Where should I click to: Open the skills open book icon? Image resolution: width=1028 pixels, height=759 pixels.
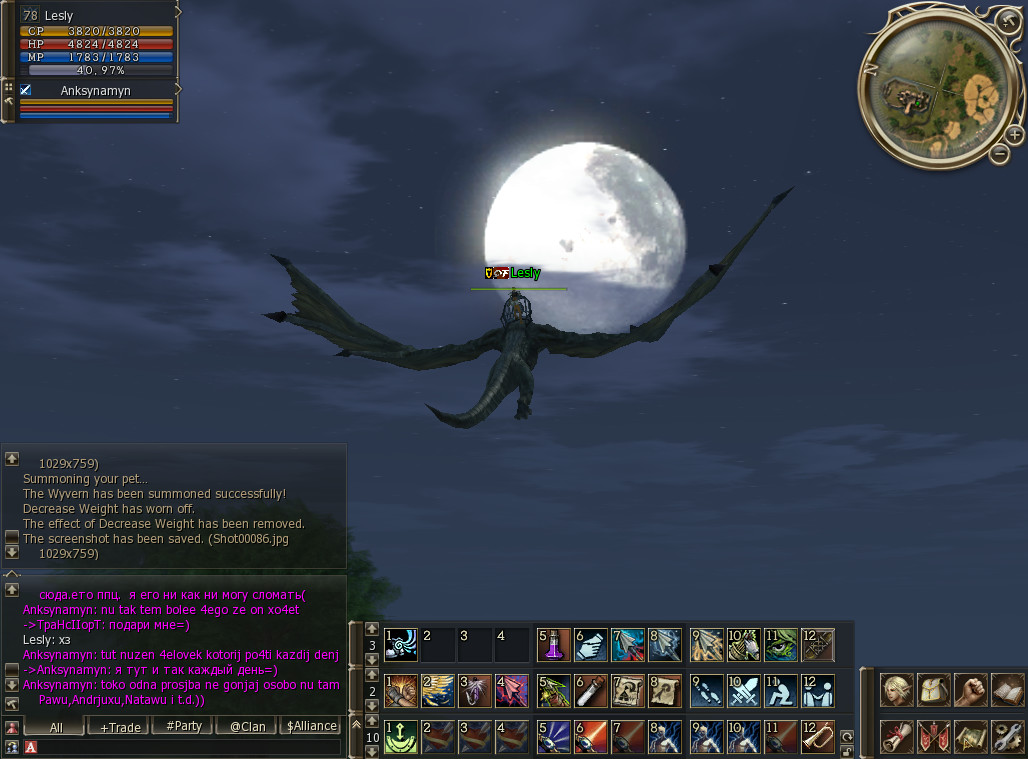pos(1007,690)
